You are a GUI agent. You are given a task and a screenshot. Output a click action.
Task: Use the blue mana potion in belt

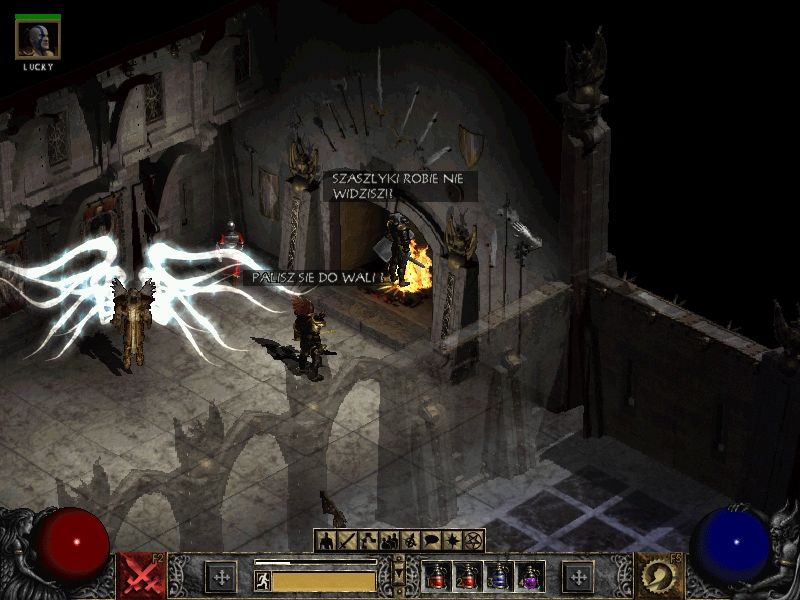point(498,576)
